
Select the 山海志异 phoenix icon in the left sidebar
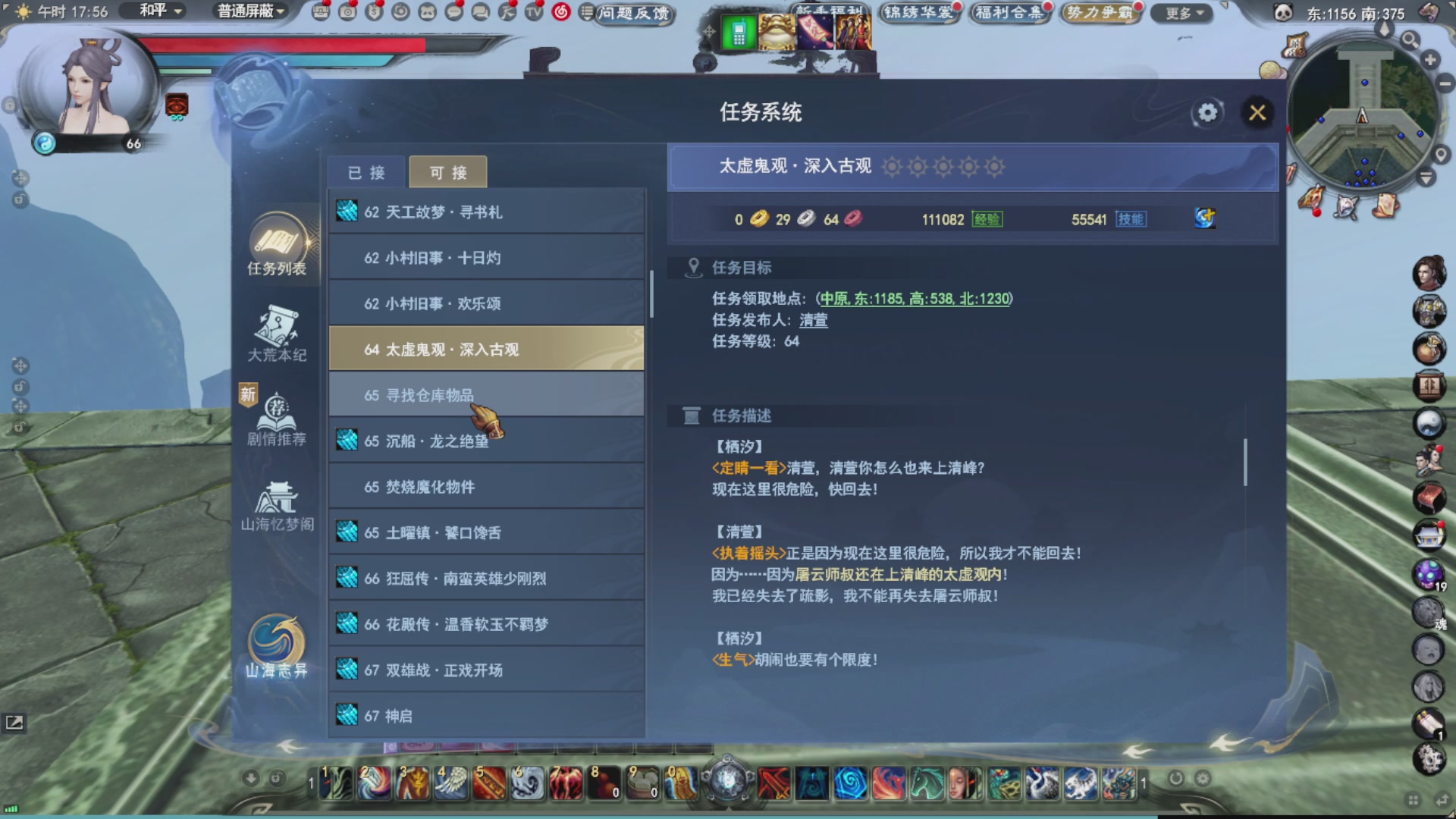[x=275, y=645]
